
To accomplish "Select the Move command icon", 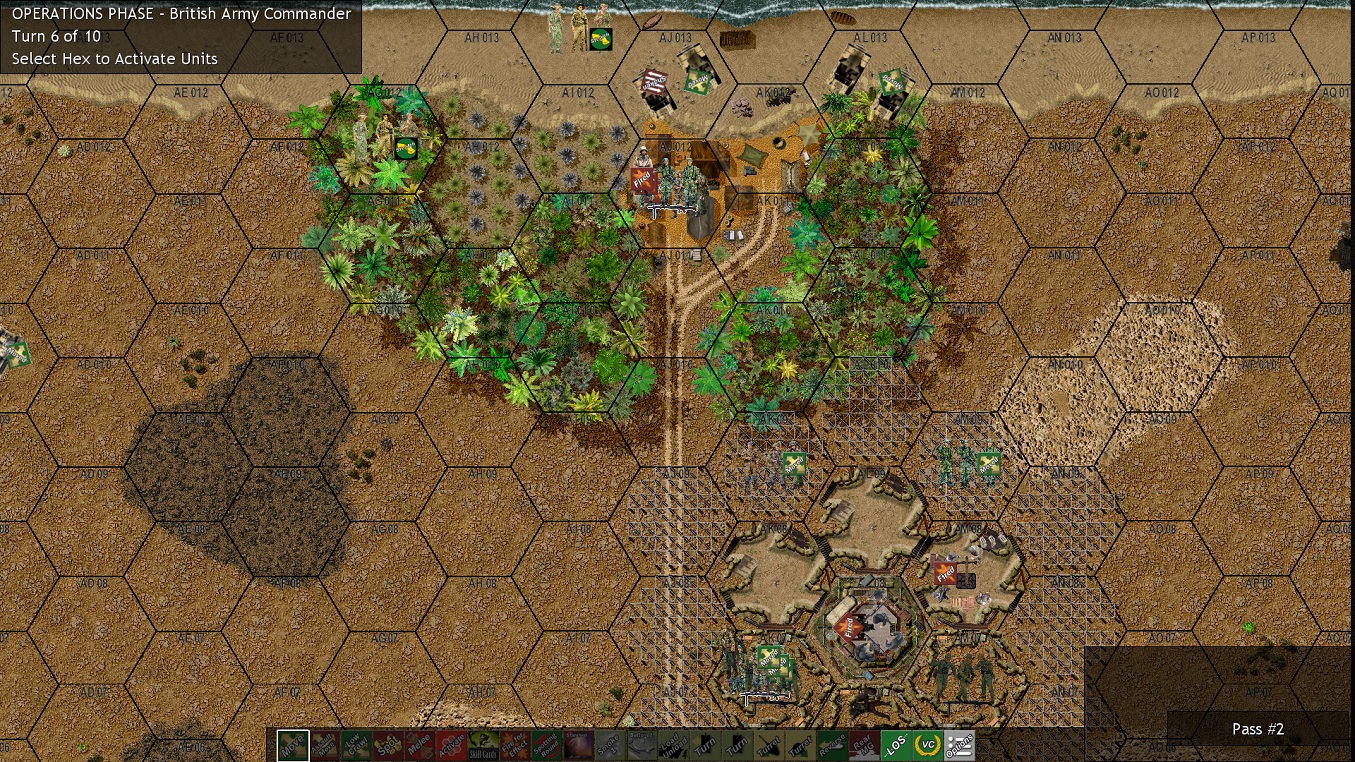I will (293, 745).
